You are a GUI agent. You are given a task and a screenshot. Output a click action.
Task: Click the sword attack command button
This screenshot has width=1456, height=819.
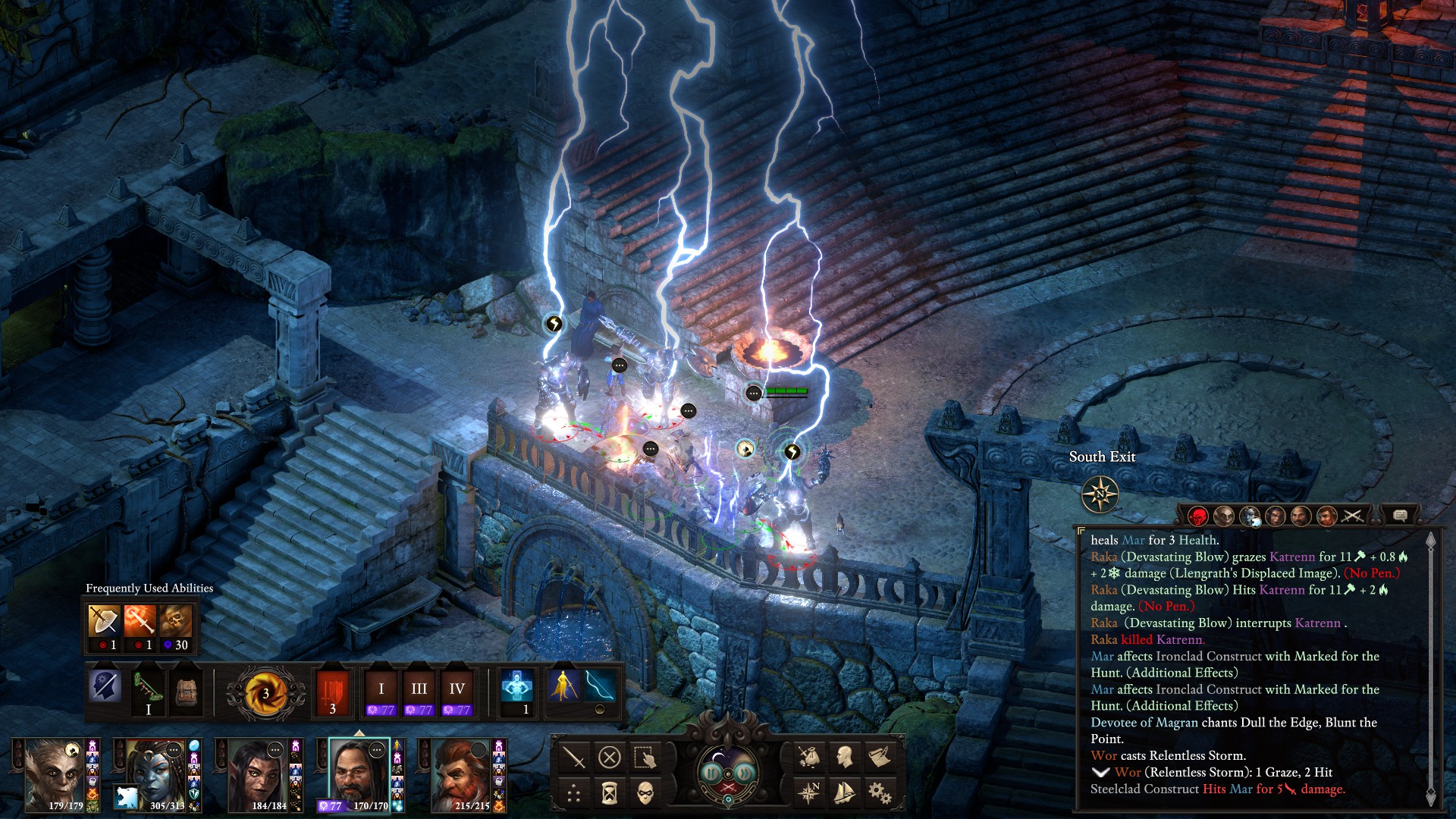point(574,757)
